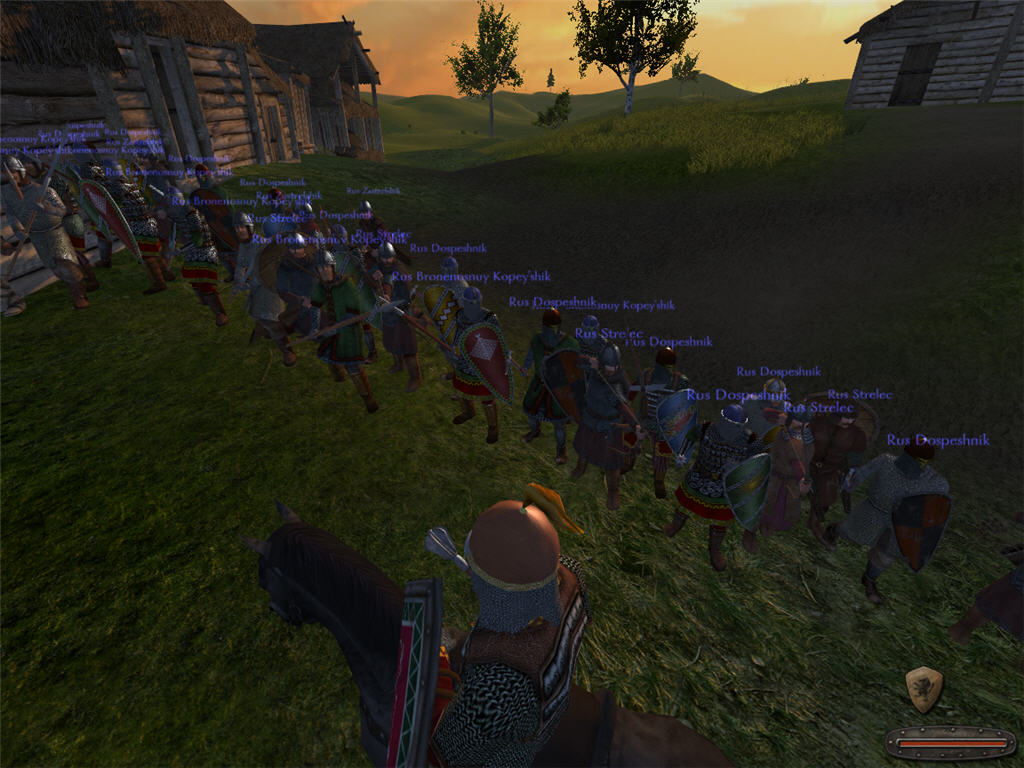This screenshot has width=1024, height=768.
Task: Click the lion shield icon
Action: pos(924,688)
